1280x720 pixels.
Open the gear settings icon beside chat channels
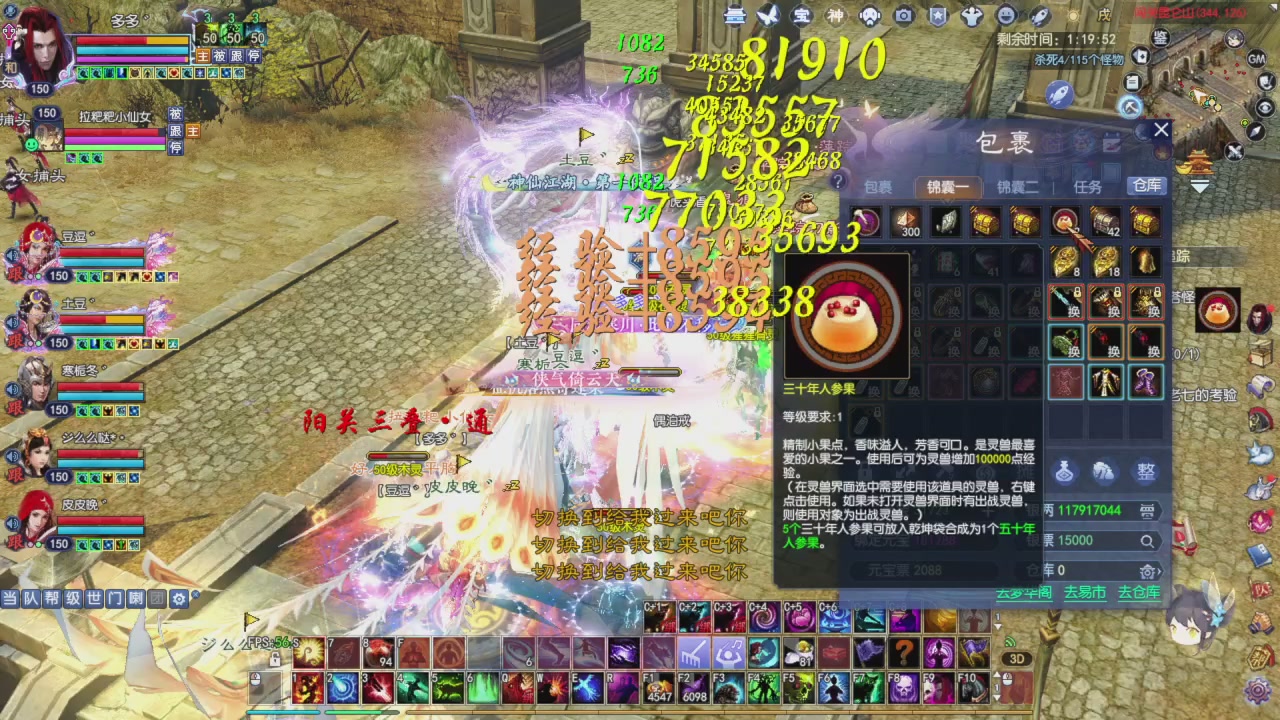[x=178, y=598]
